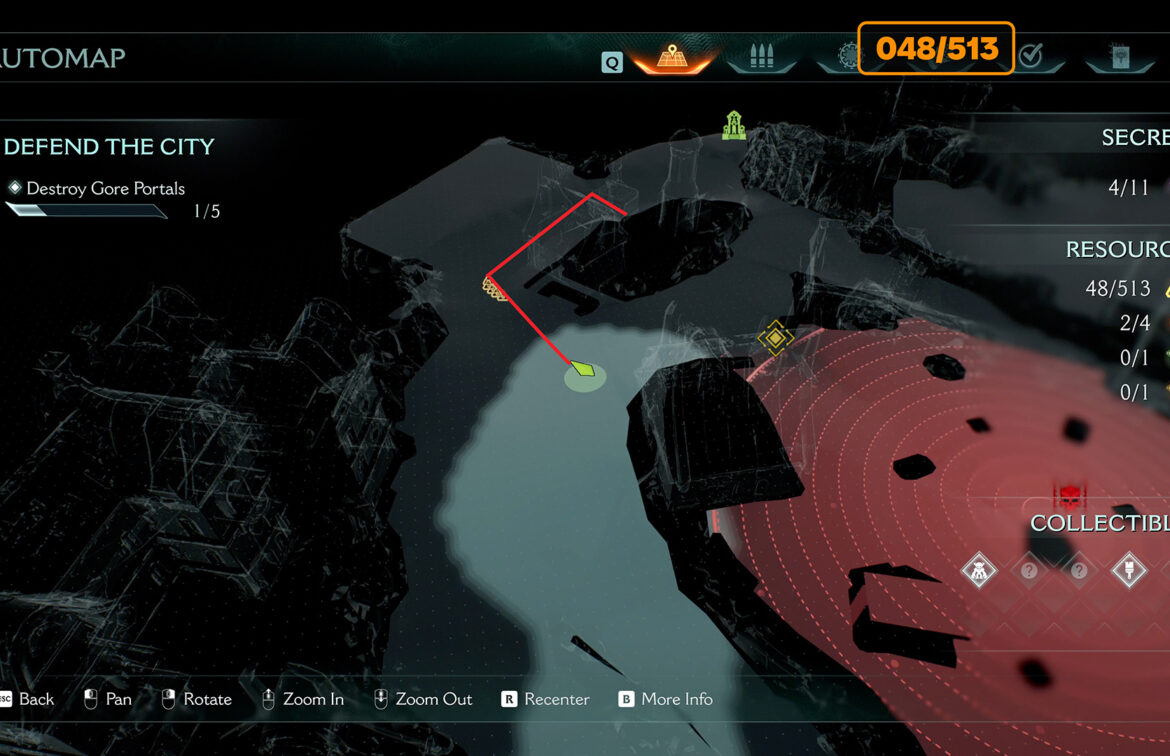Select the demon toy collectible icon
Screen dimensions: 1170x756
978,571
